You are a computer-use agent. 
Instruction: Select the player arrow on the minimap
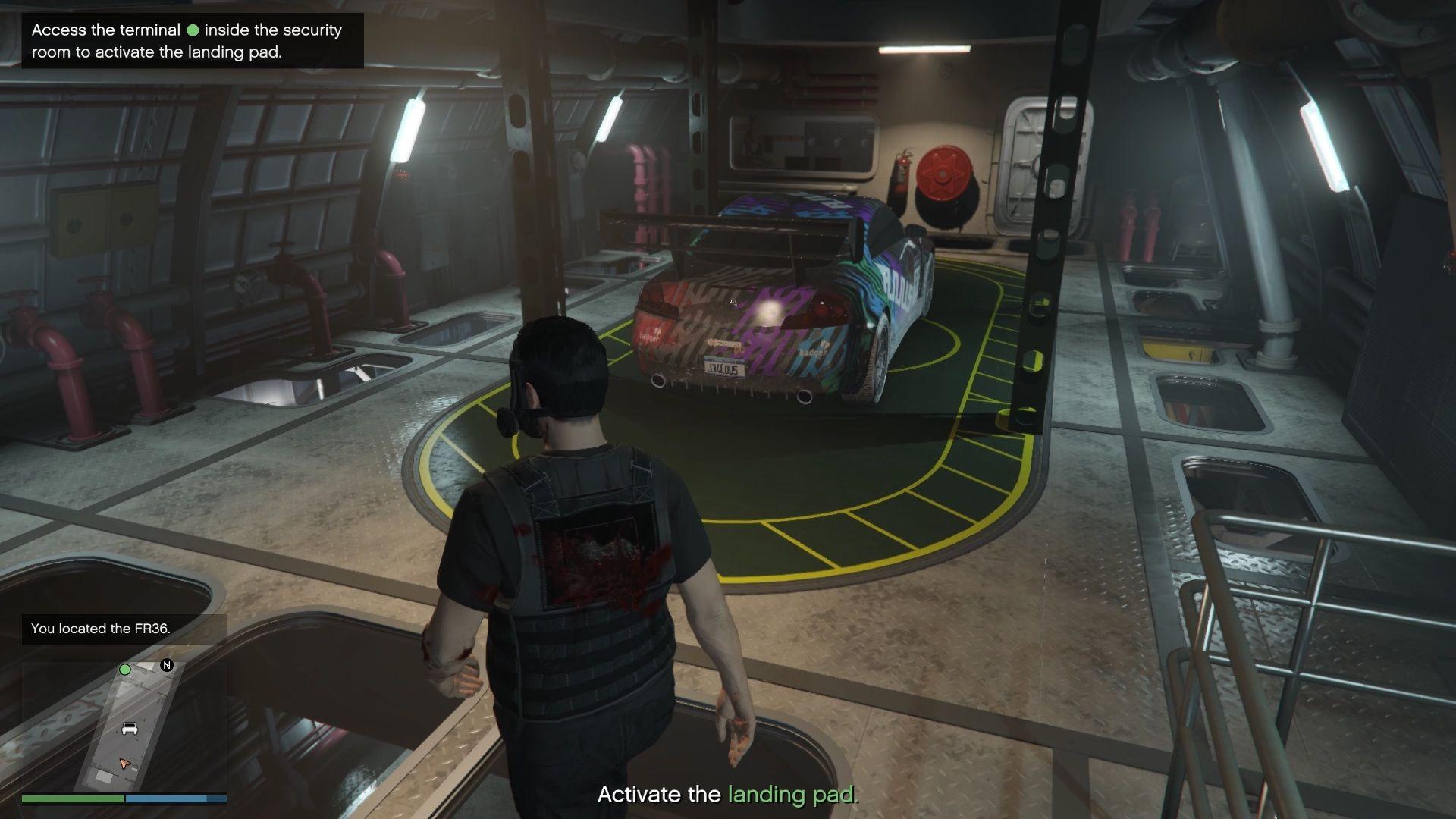click(125, 763)
